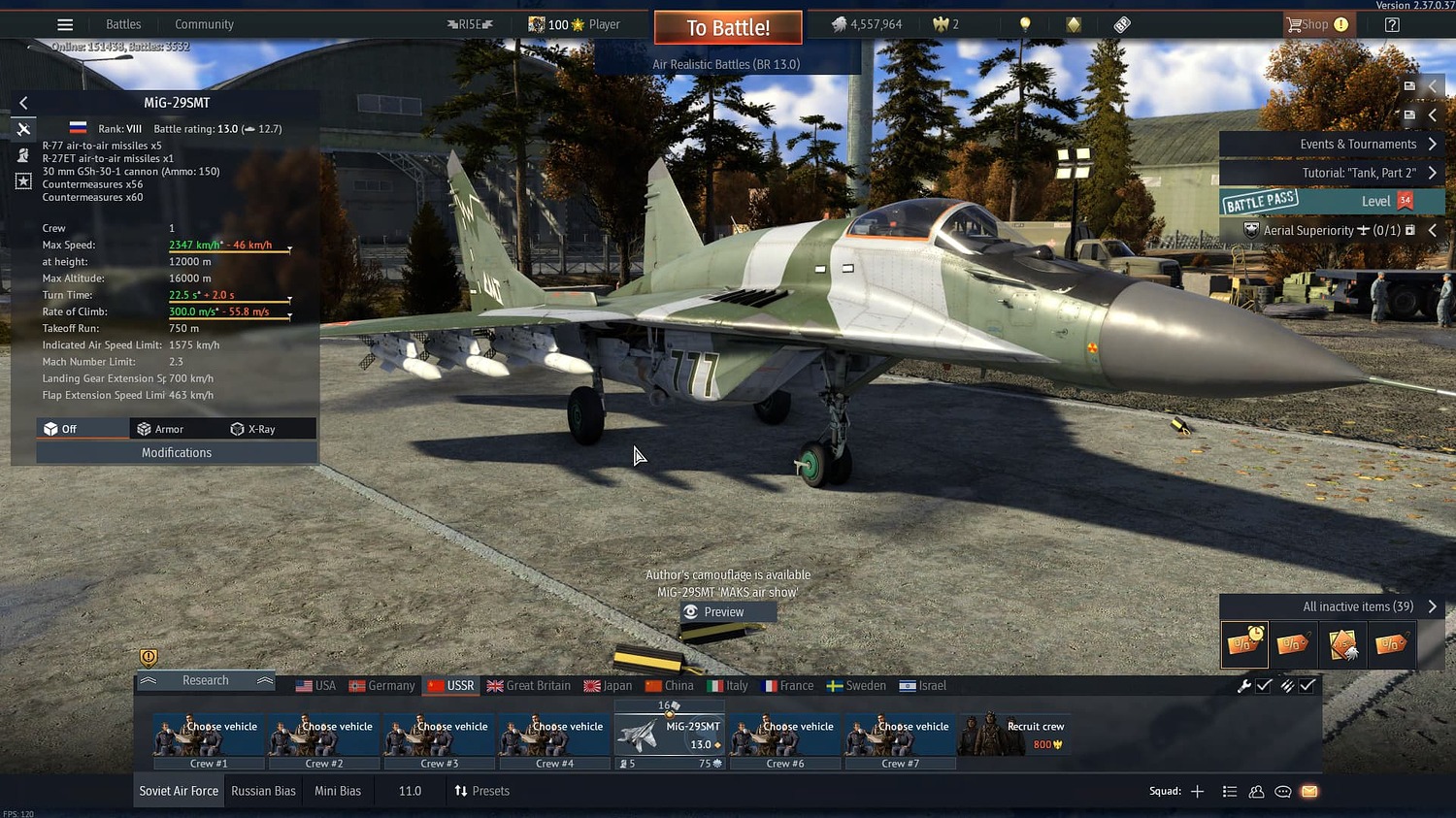Open messages via the glowing envelope icon

(1310, 792)
